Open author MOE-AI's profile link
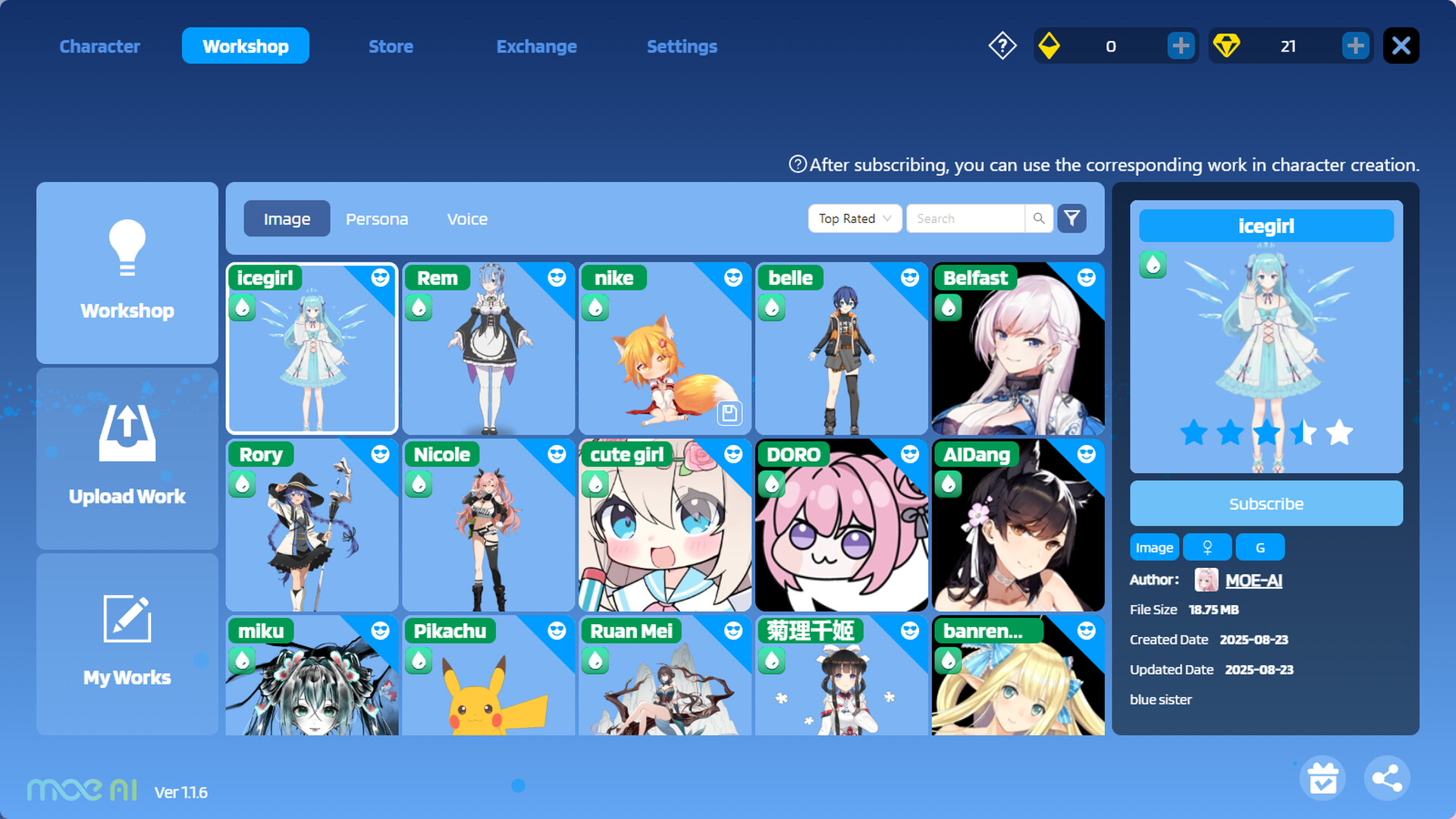This screenshot has height=819, width=1456. click(x=1254, y=580)
